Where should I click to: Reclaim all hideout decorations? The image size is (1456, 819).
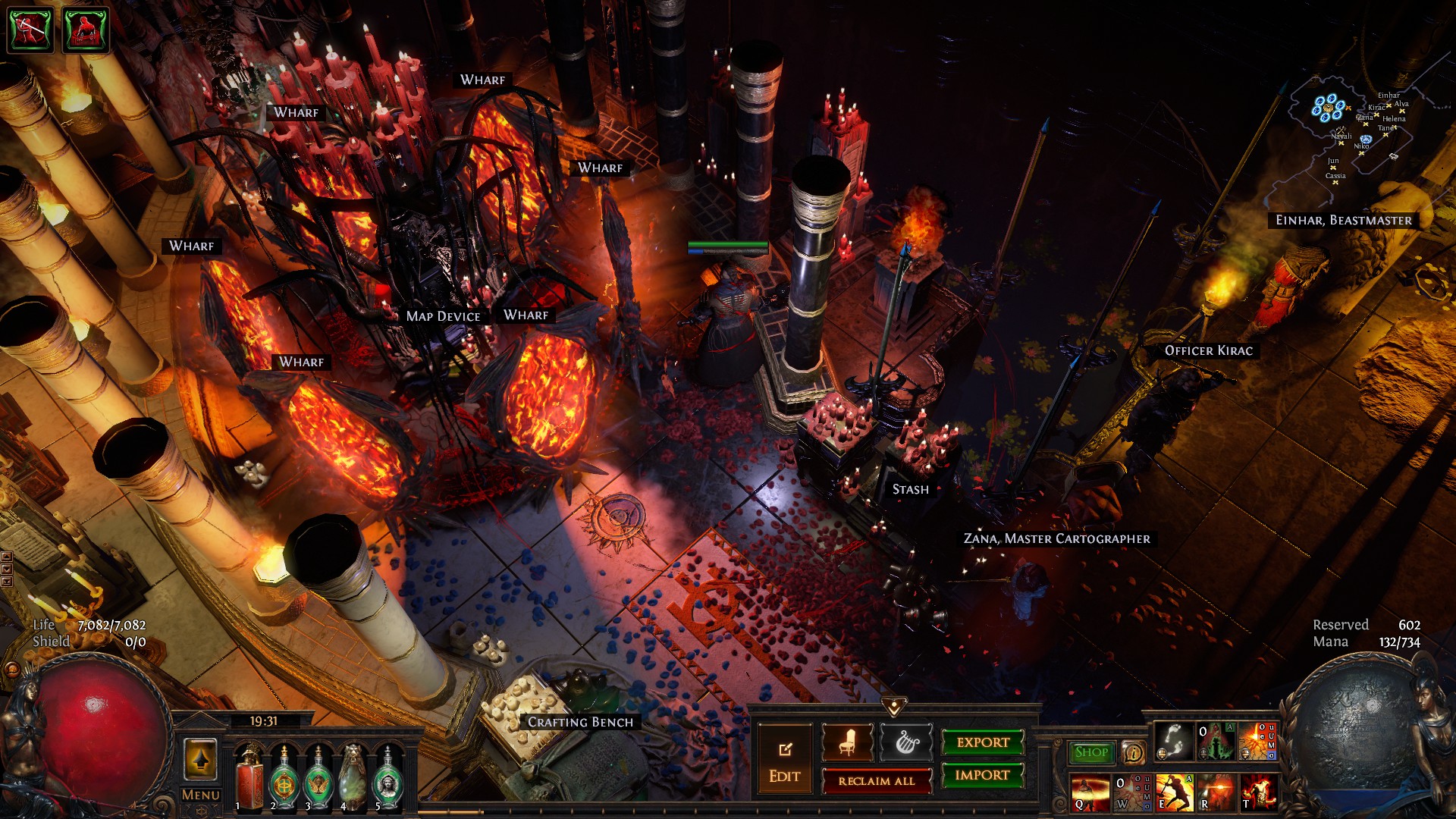[x=876, y=781]
